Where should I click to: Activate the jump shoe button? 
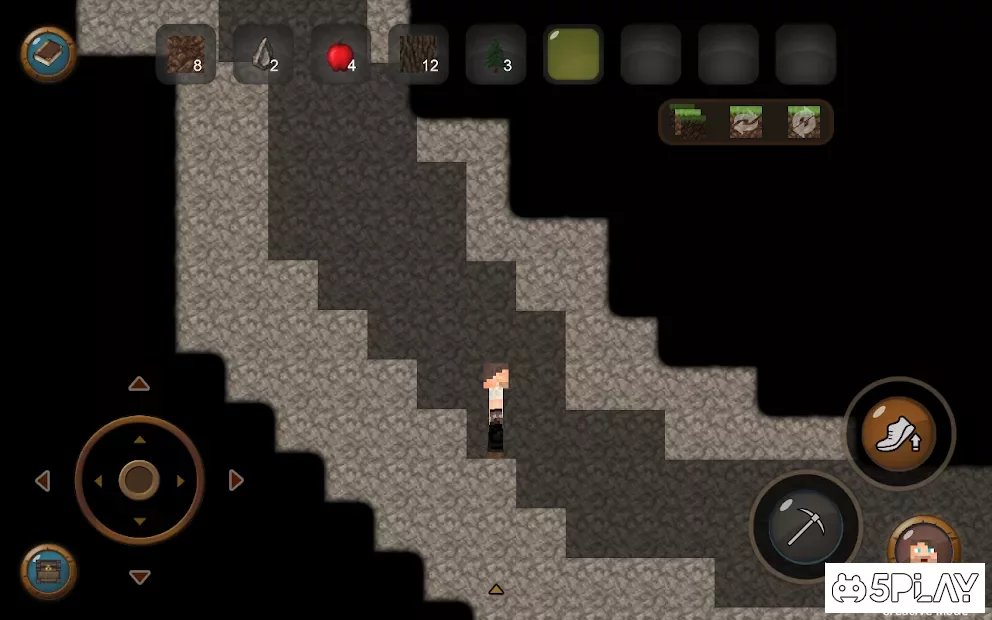tap(898, 434)
